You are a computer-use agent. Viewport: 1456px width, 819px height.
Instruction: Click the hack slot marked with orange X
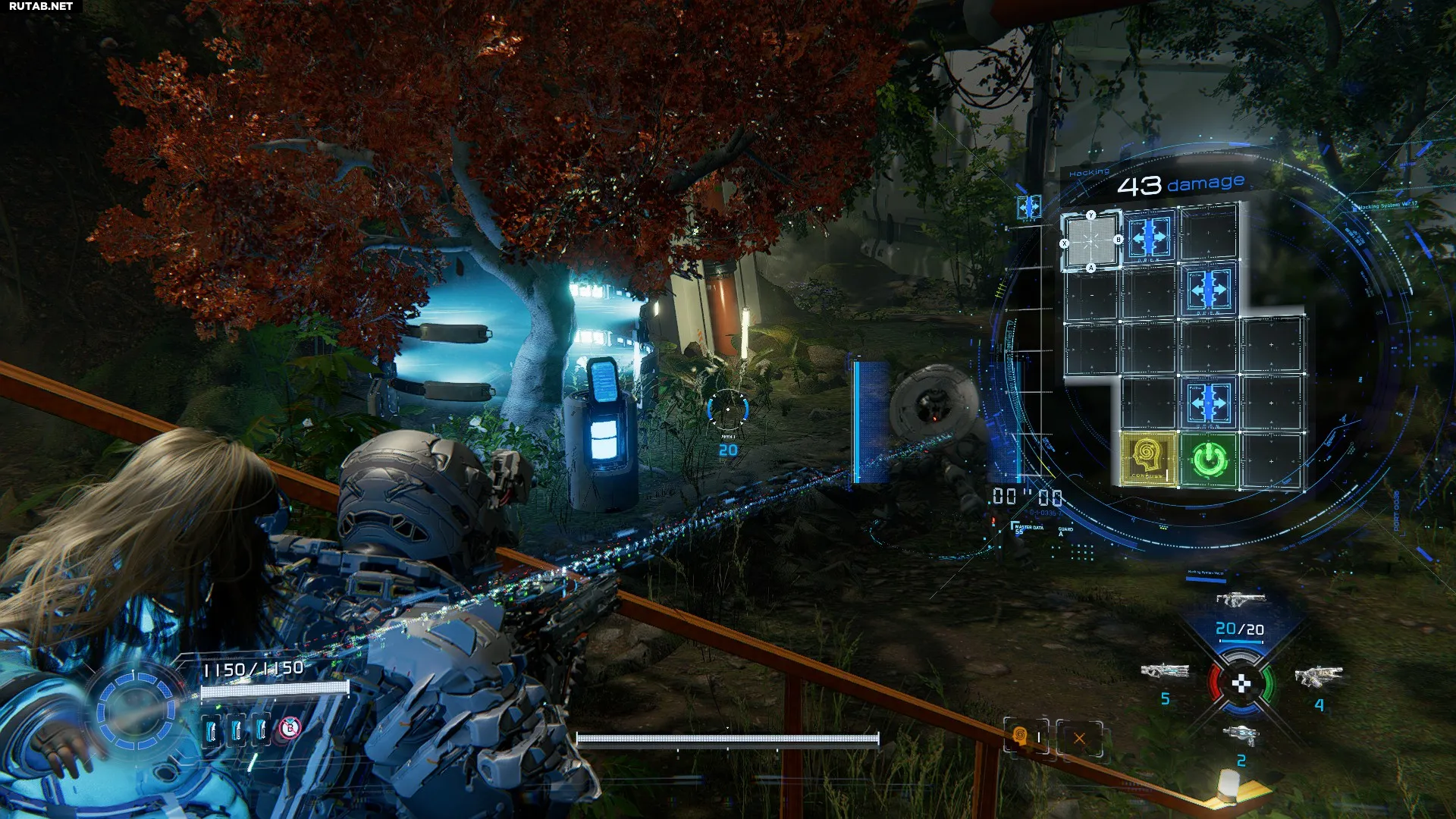pyautogui.click(x=1079, y=738)
